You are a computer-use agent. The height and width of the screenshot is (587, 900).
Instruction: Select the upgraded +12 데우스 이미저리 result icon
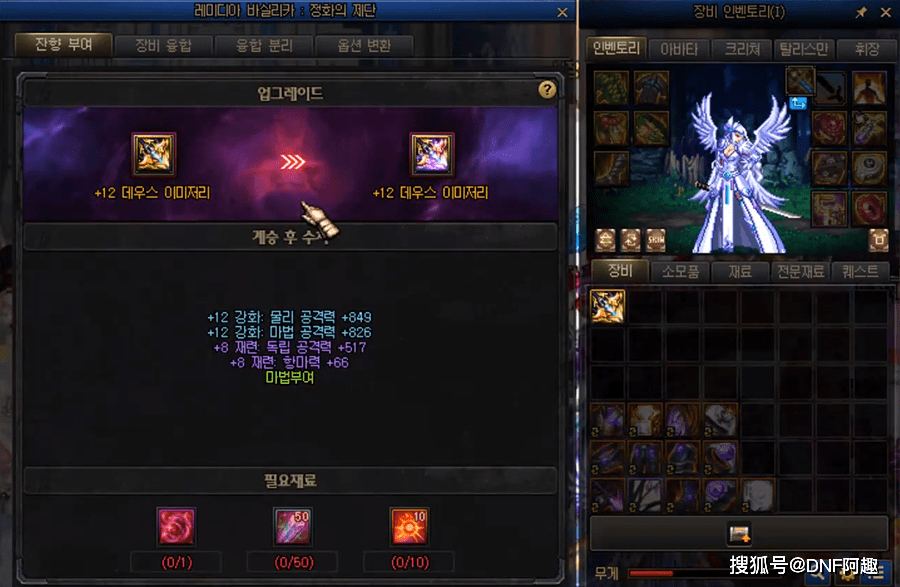pyautogui.click(x=432, y=155)
